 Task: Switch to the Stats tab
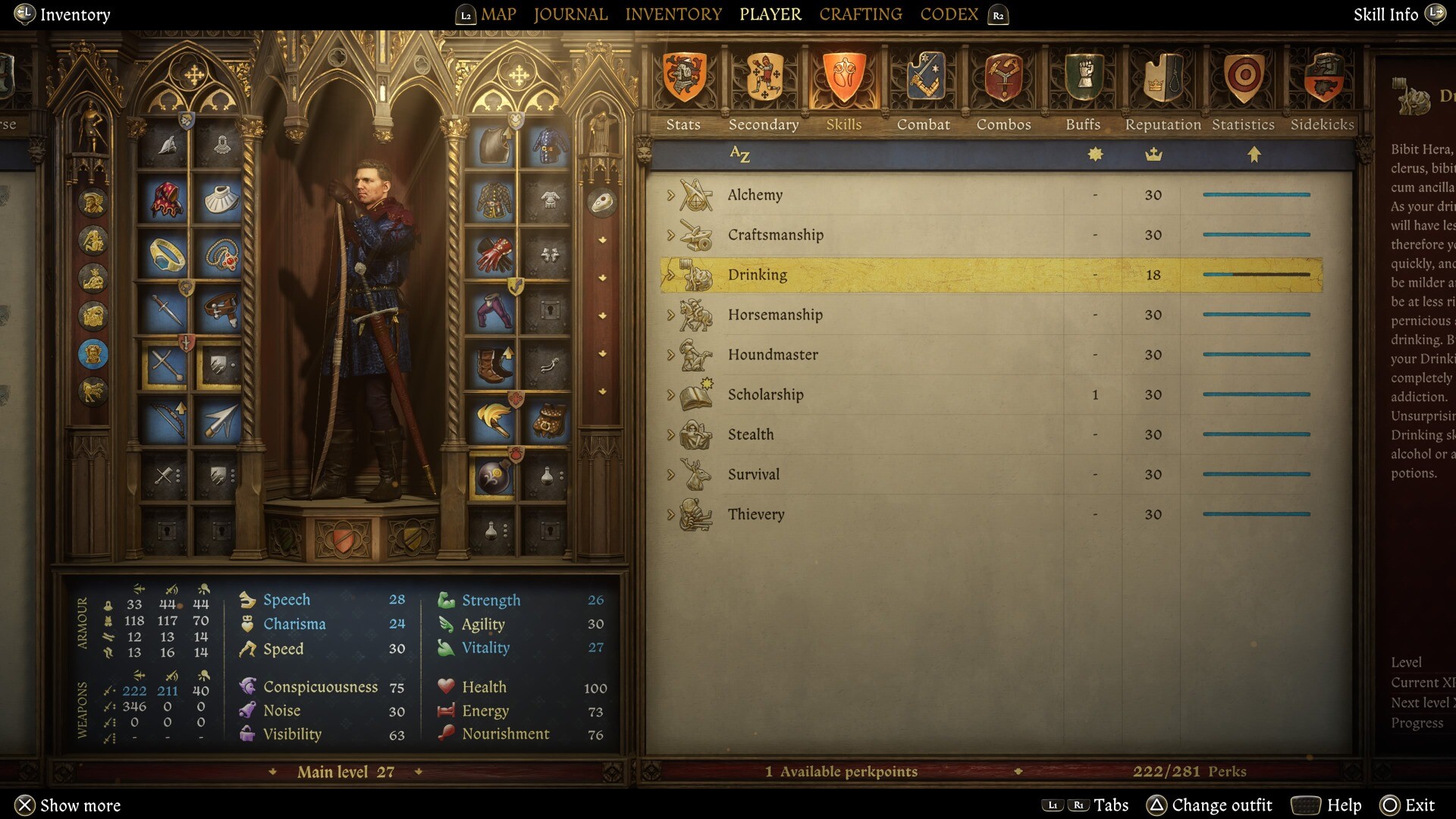pyautogui.click(x=684, y=91)
